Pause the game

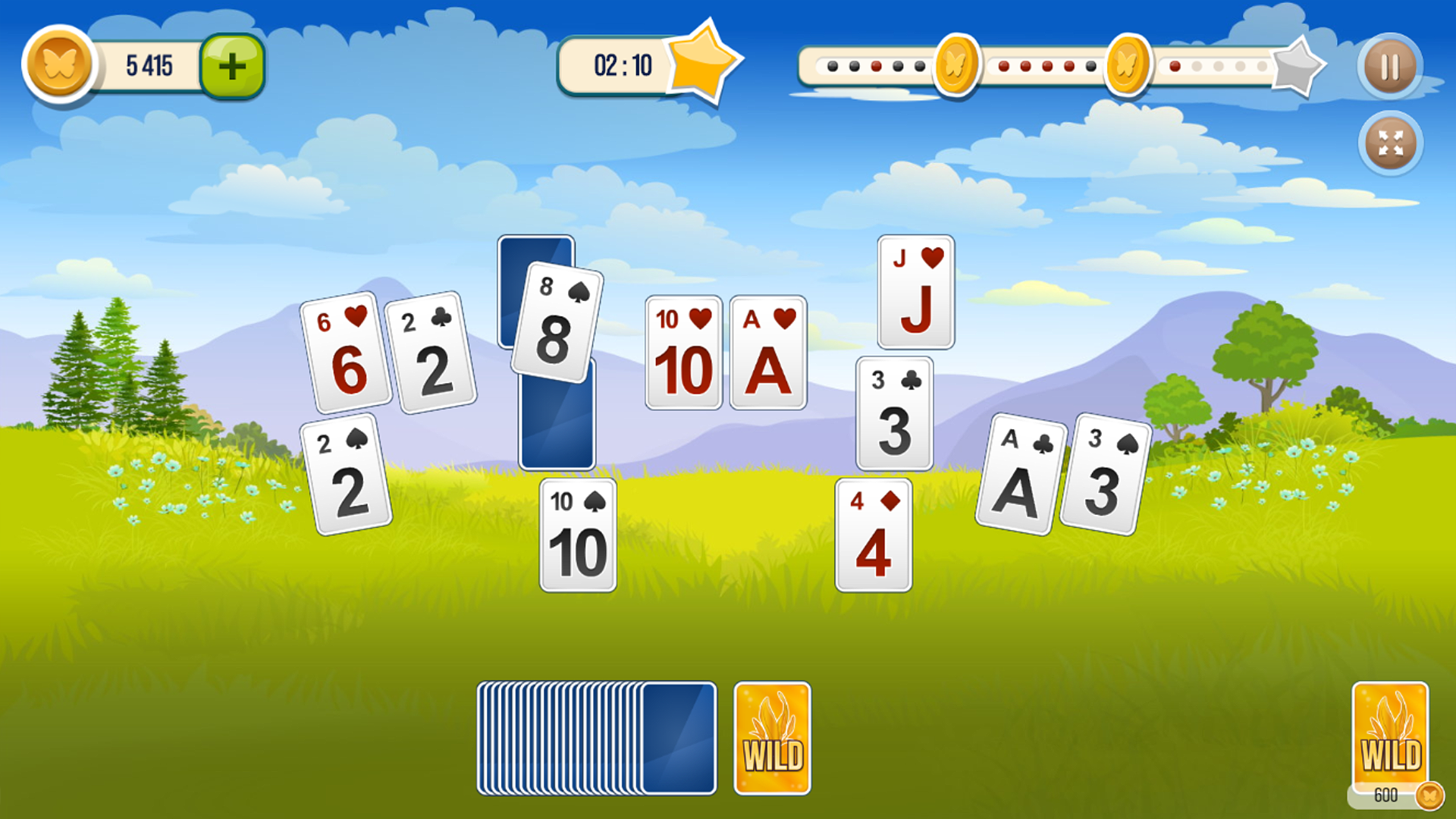click(1389, 67)
